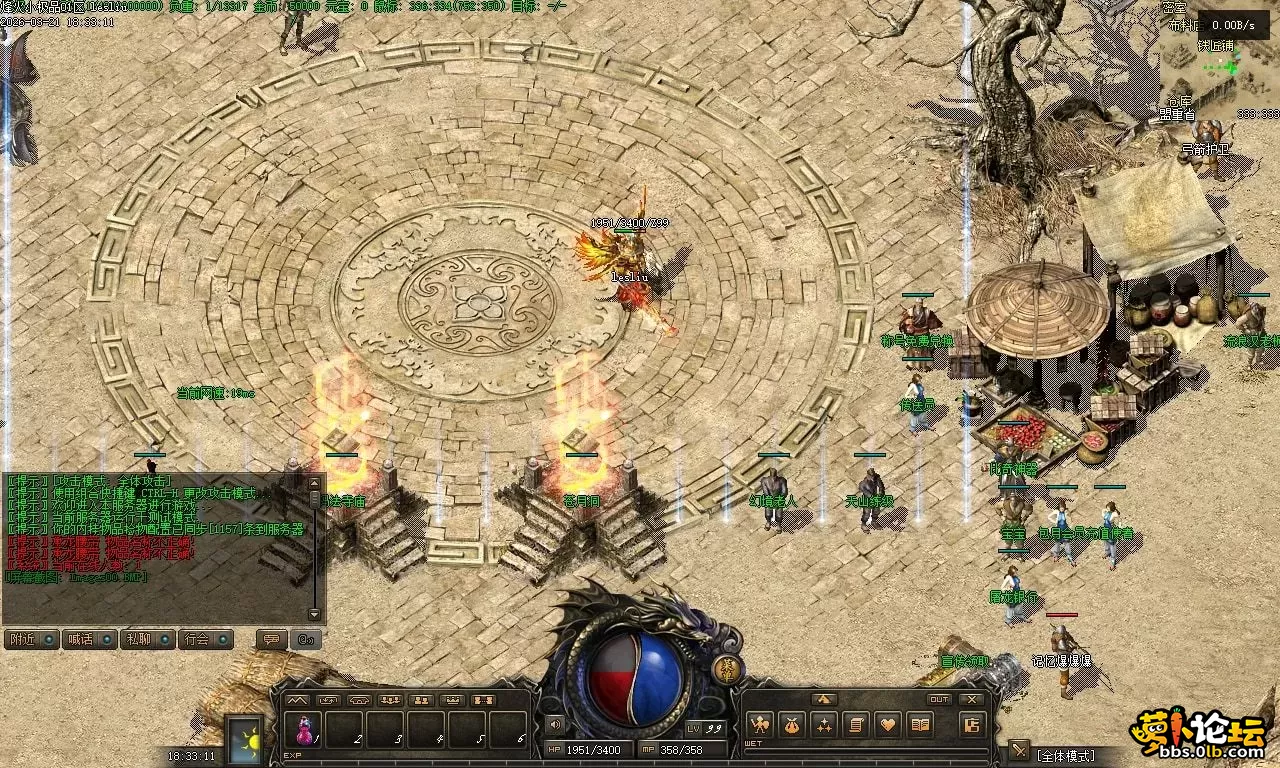1280x768 pixels.
Task: Close the game with the X button
Action: pos(971,699)
